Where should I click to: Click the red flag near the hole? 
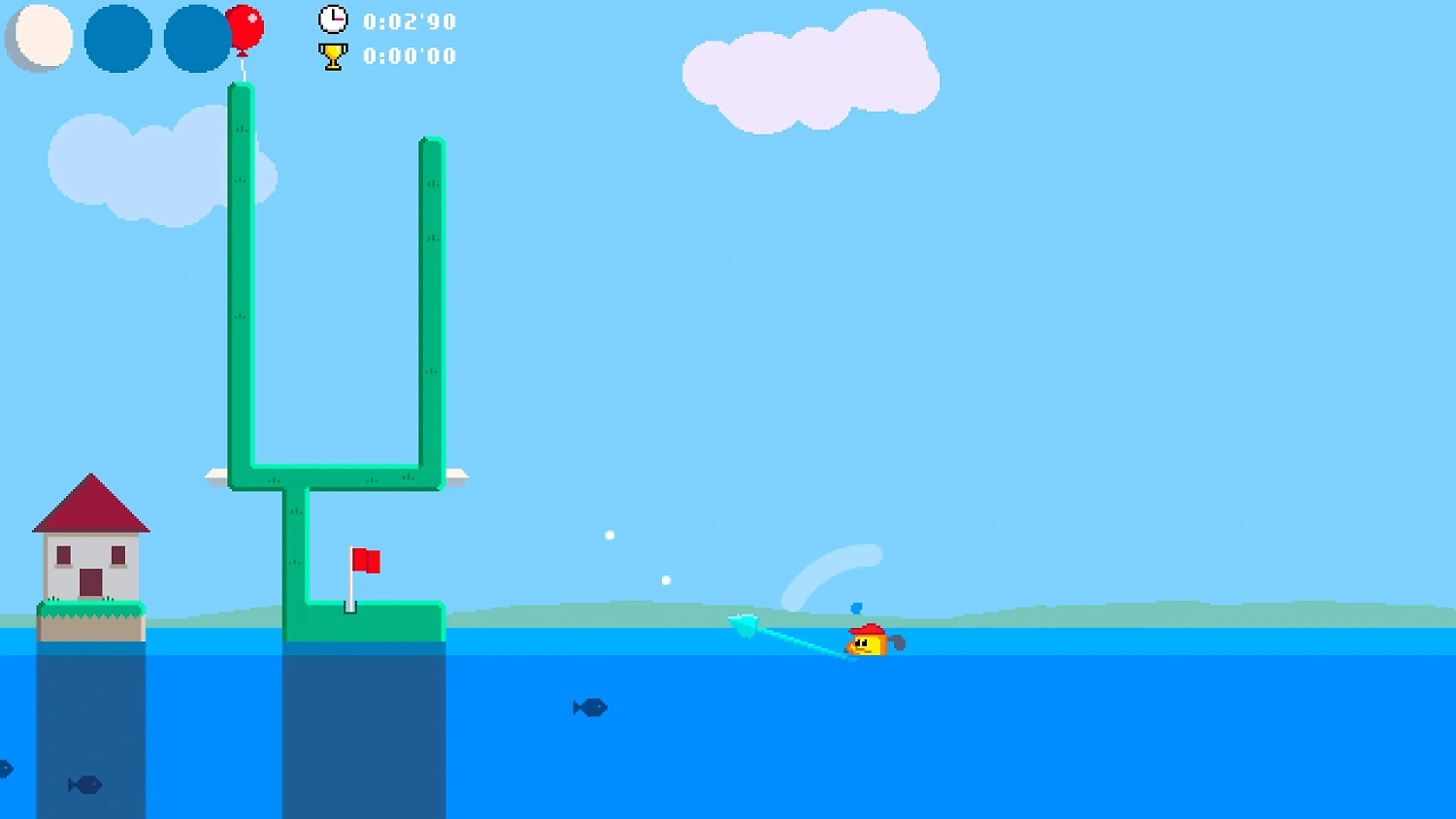coord(367,561)
